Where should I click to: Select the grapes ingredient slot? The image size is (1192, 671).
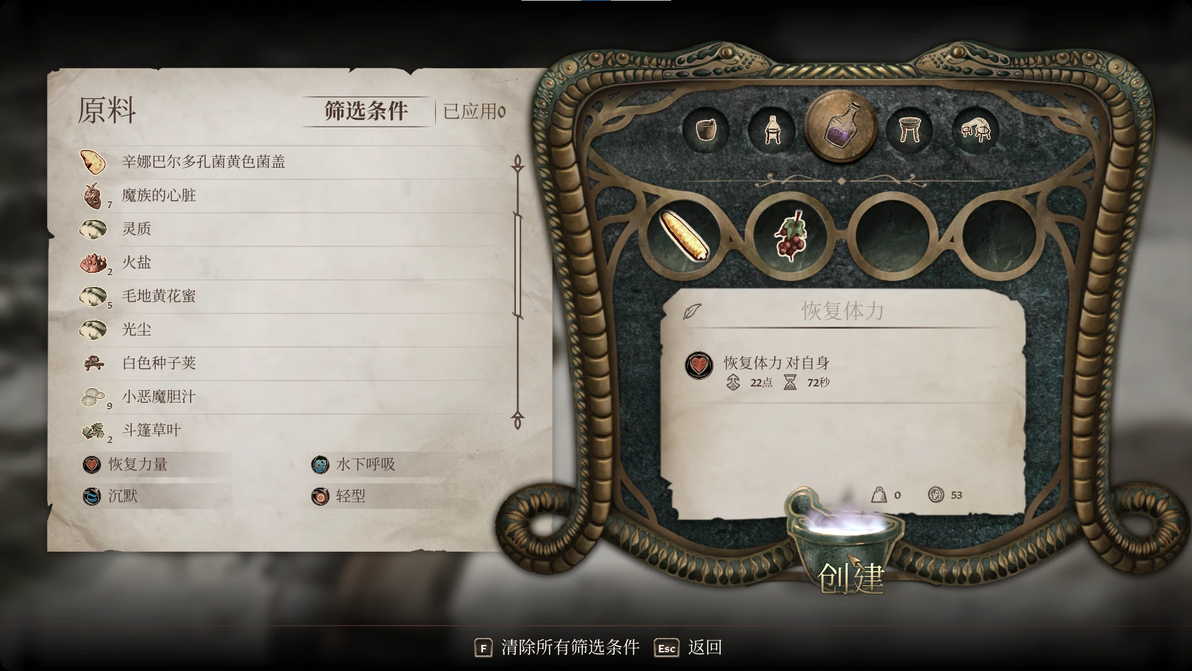tap(790, 236)
